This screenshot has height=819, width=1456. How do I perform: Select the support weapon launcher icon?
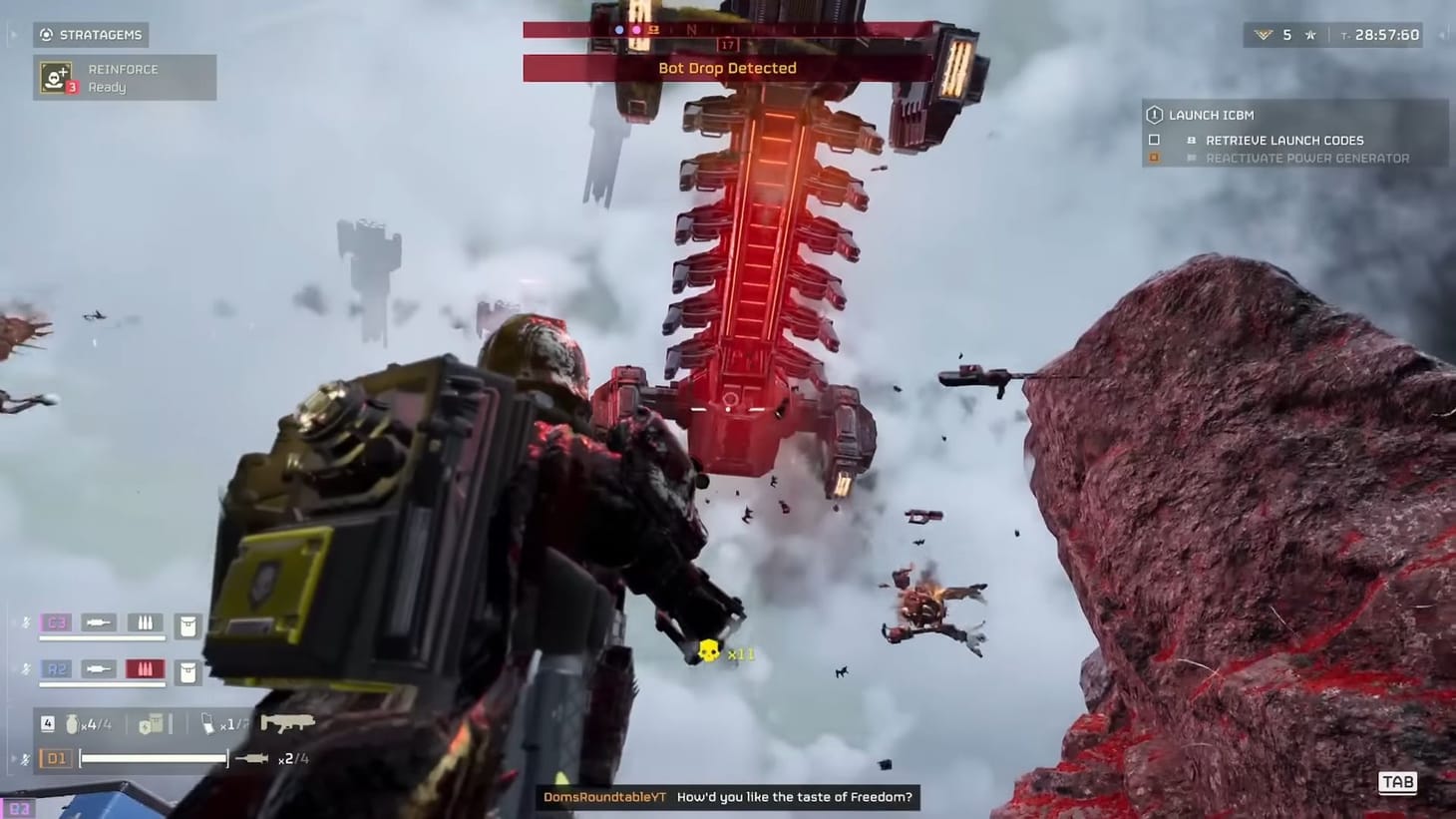289,722
